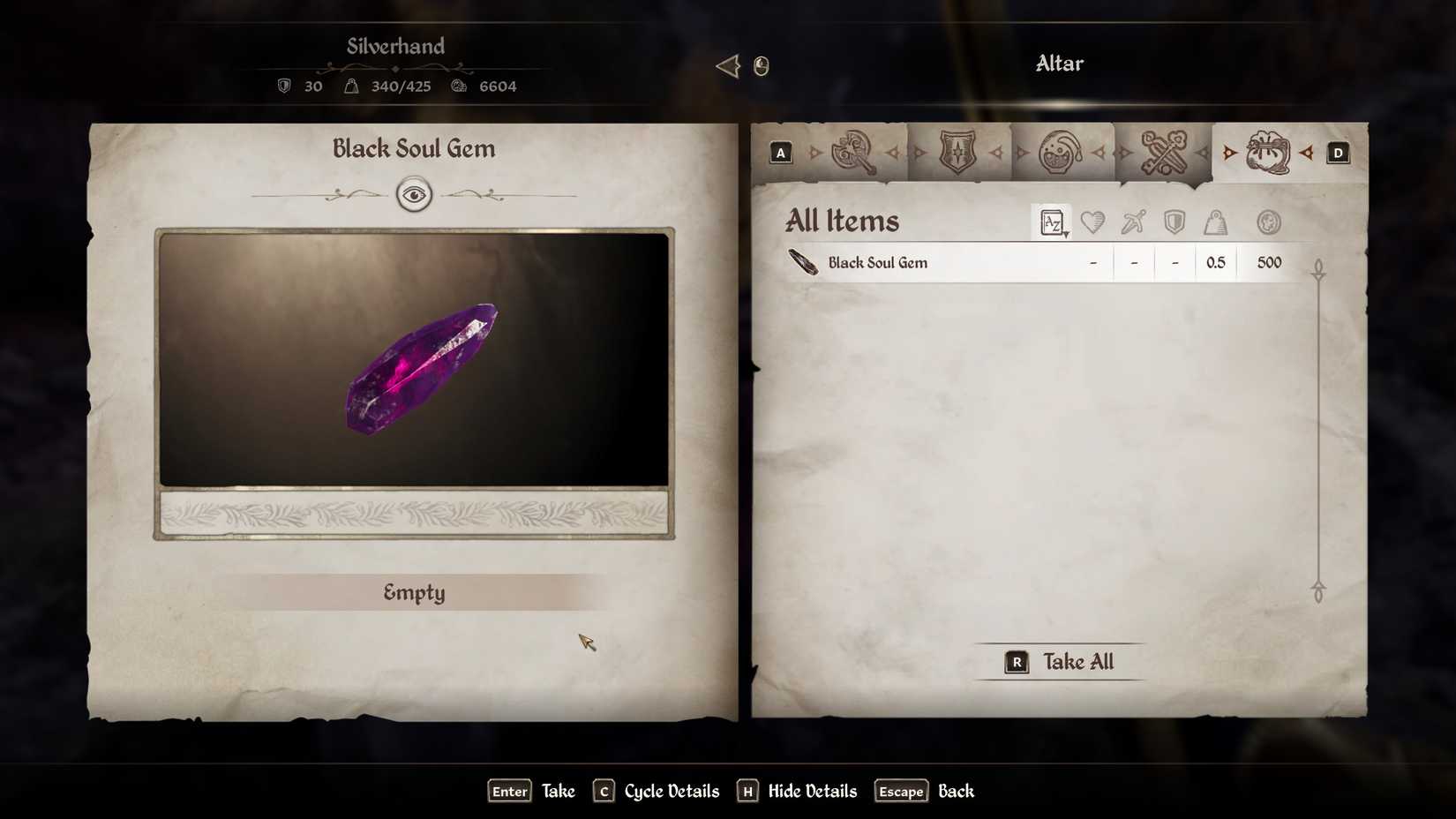The image size is (1456, 819).
Task: Click the right arrow beside the D key
Action: [x=1309, y=152]
